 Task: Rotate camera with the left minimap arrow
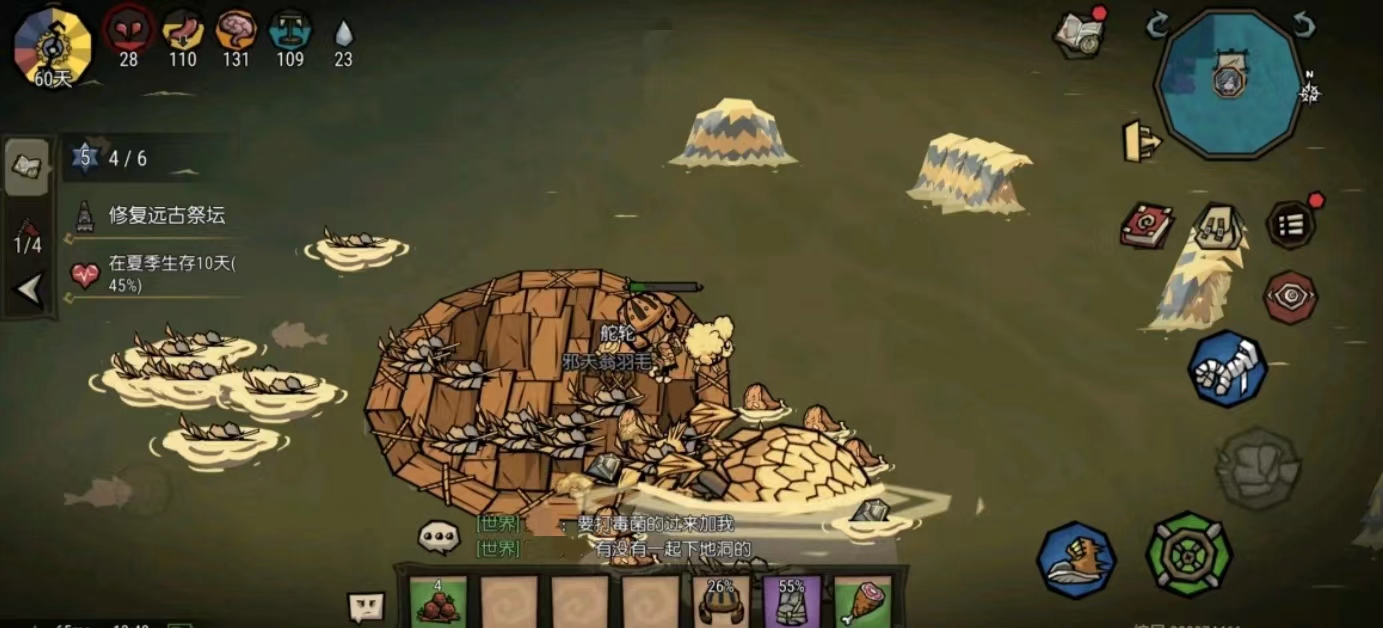click(1157, 26)
